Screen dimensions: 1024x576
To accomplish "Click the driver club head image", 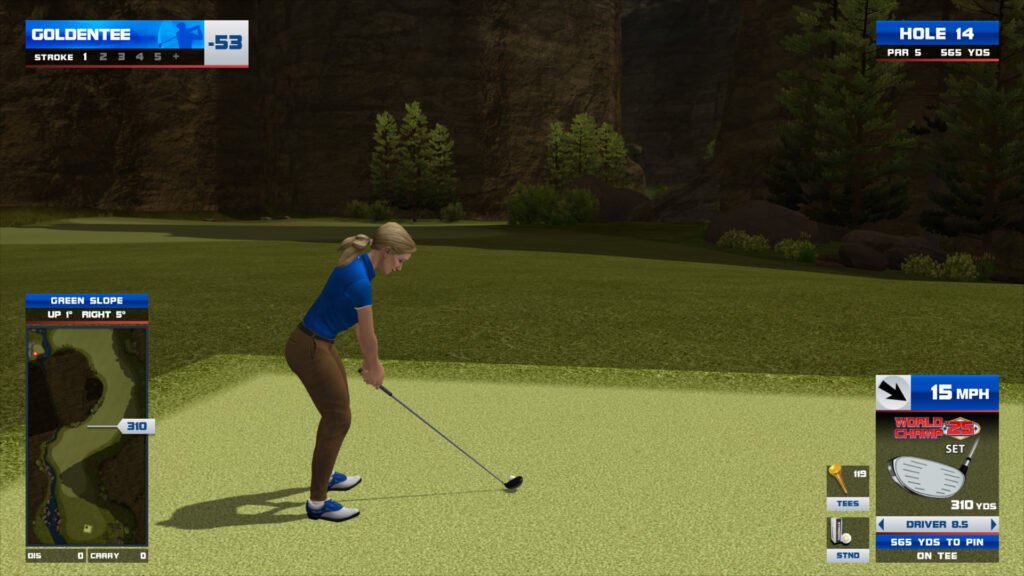I will point(929,474).
